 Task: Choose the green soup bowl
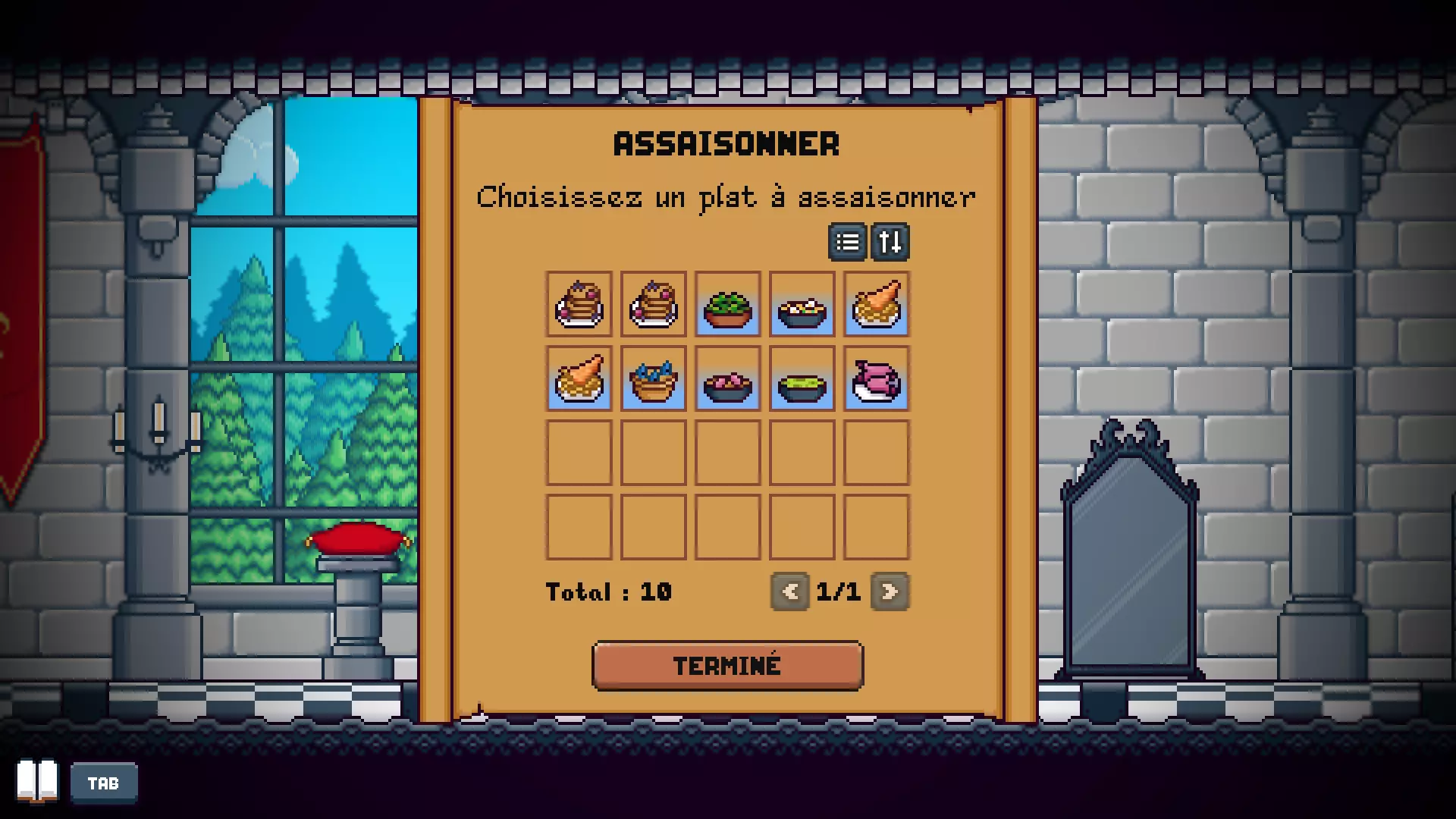coord(802,379)
